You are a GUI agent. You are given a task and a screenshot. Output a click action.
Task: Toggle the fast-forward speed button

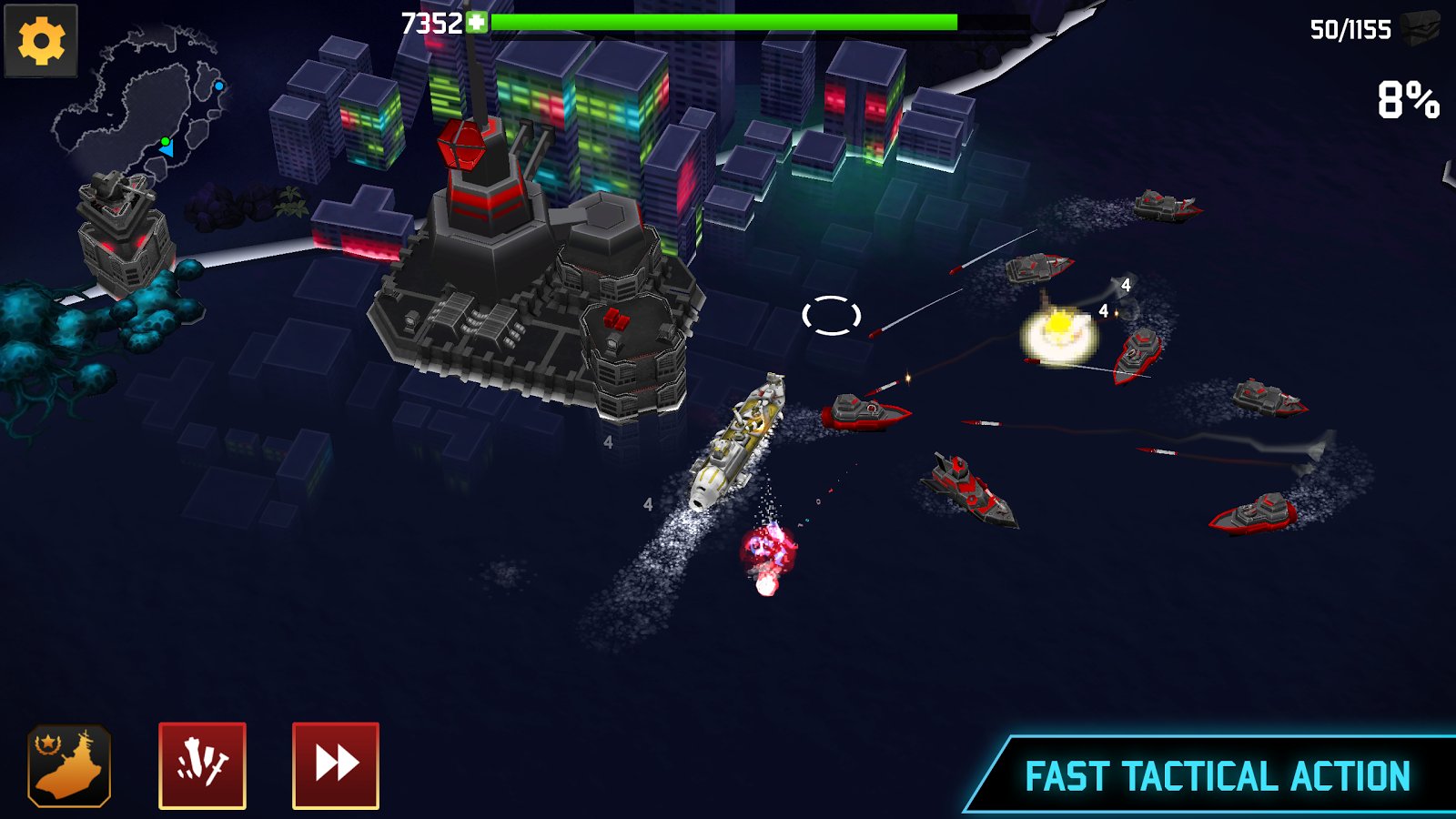pos(336,765)
